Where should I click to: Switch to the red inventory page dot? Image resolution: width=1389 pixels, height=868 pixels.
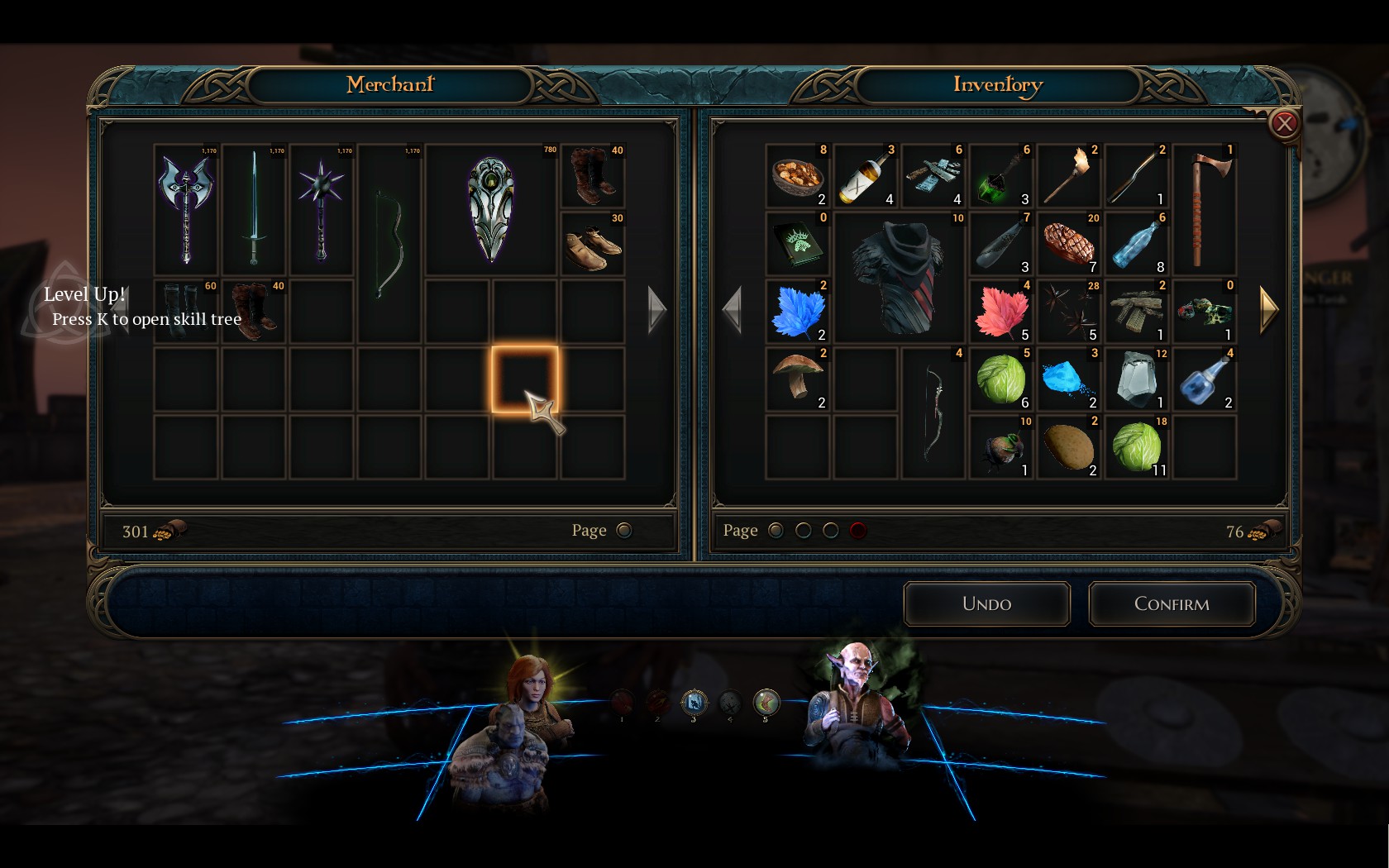point(858,531)
